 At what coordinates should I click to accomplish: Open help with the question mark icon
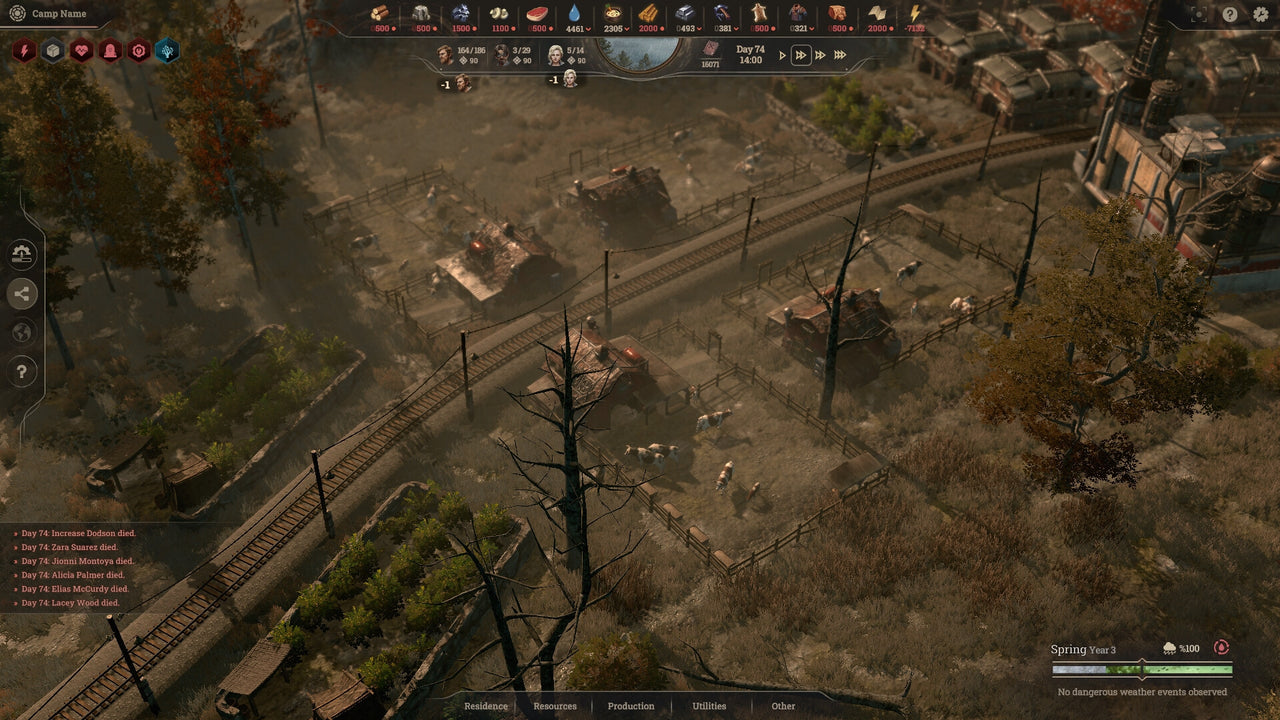point(22,371)
